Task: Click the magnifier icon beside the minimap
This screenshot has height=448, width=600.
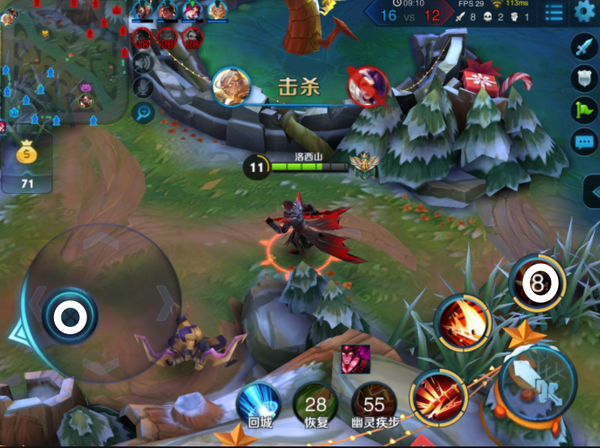Action: pos(142,113)
